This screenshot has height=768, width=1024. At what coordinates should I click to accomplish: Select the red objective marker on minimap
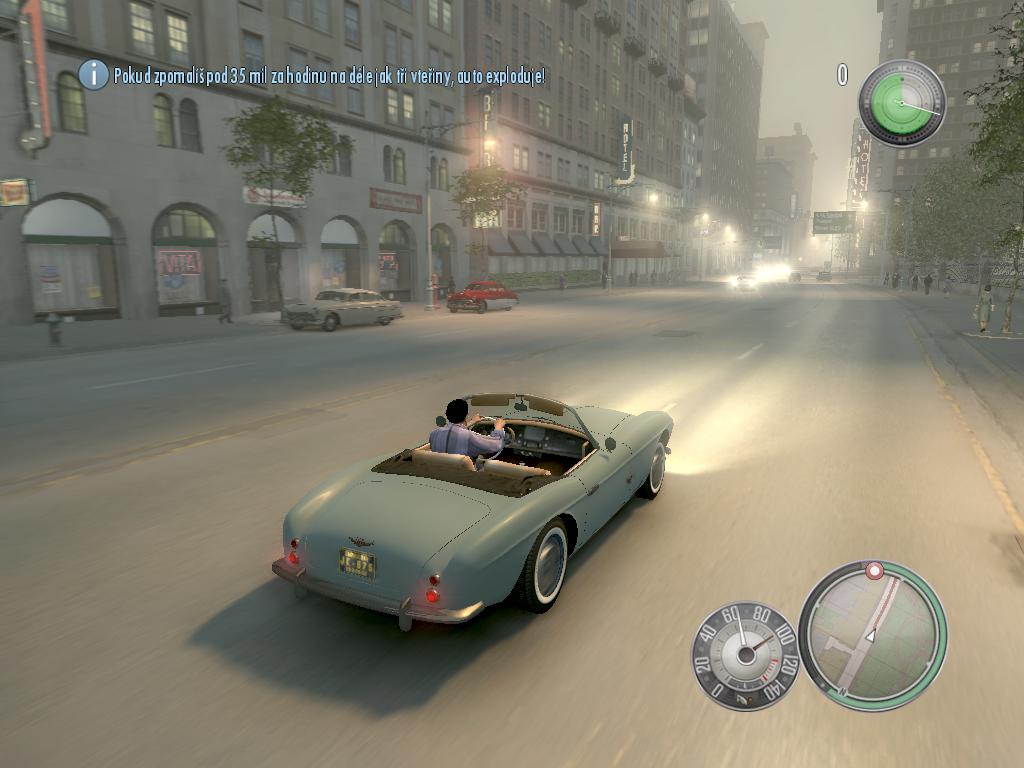pos(875,571)
